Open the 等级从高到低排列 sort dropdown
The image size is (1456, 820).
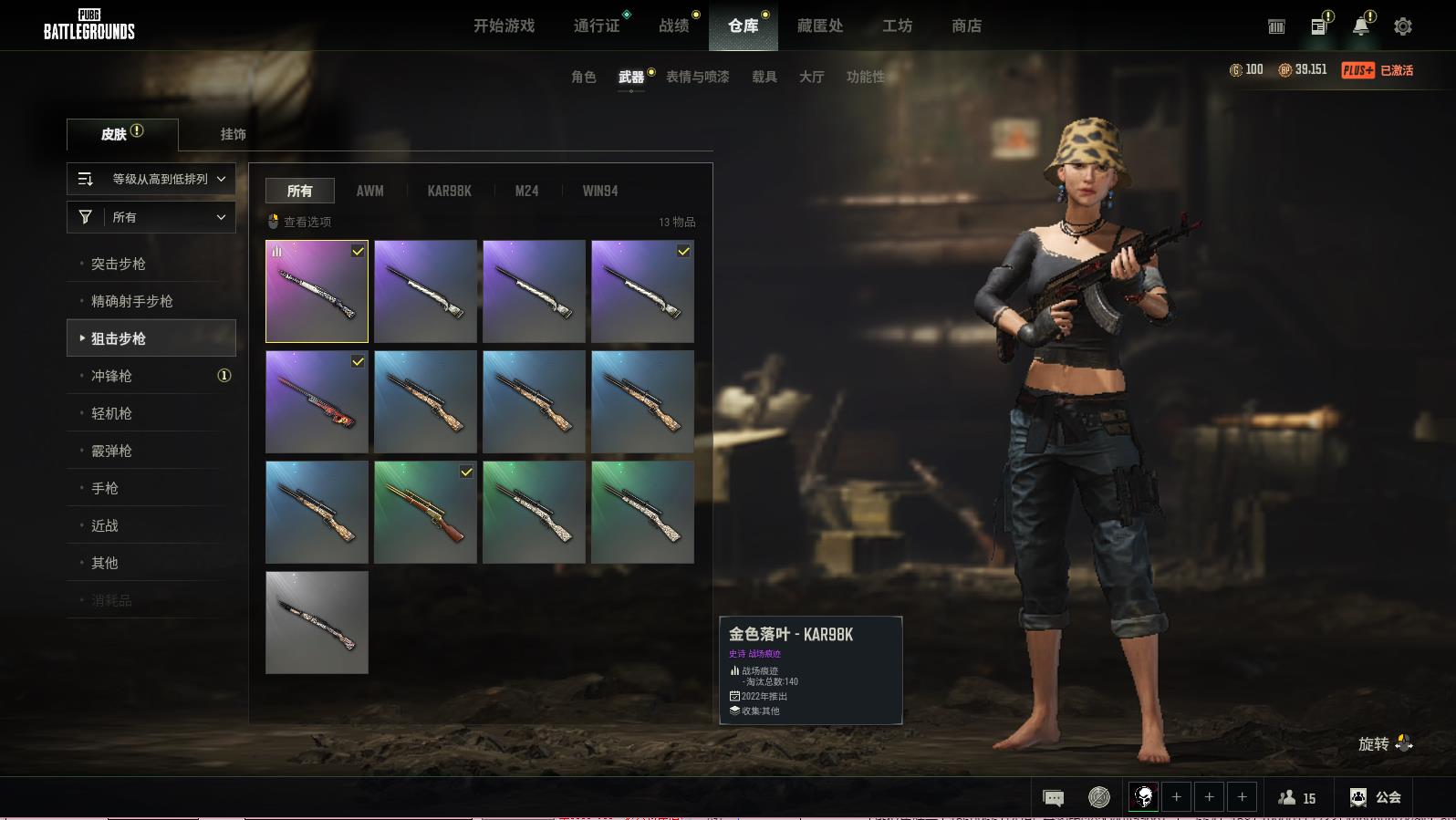pos(151,179)
